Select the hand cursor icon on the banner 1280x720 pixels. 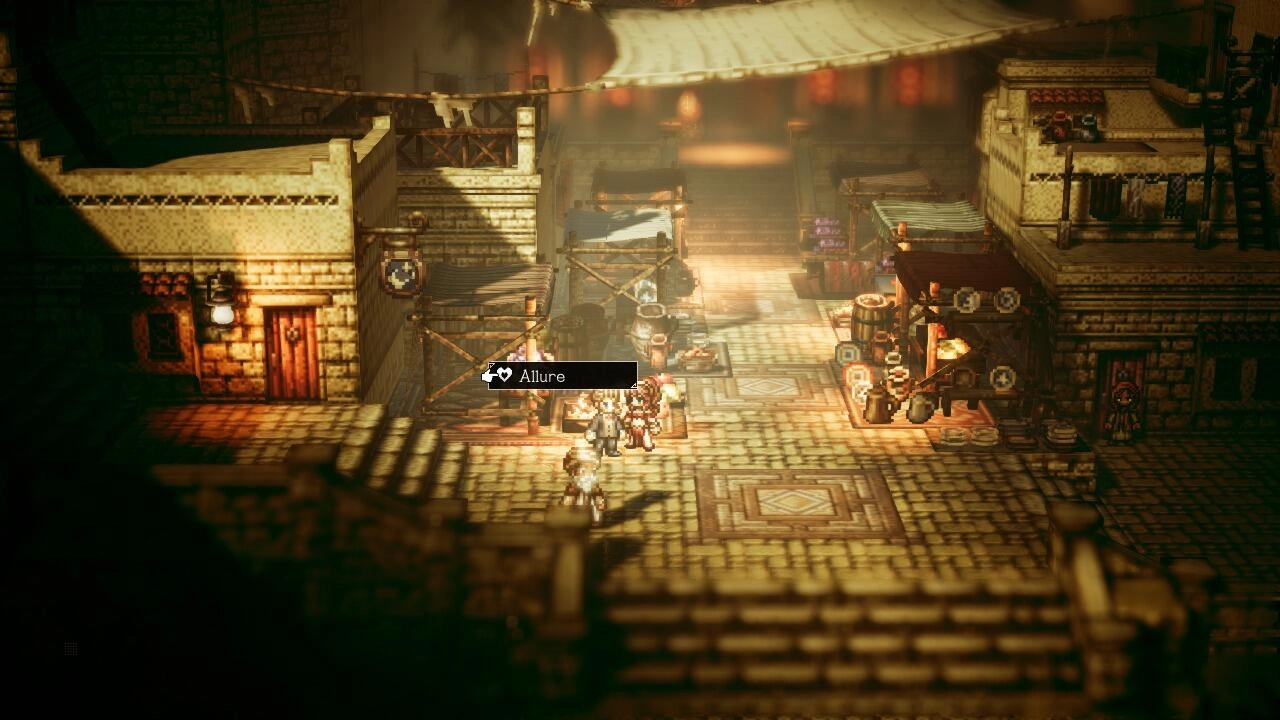[x=487, y=374]
